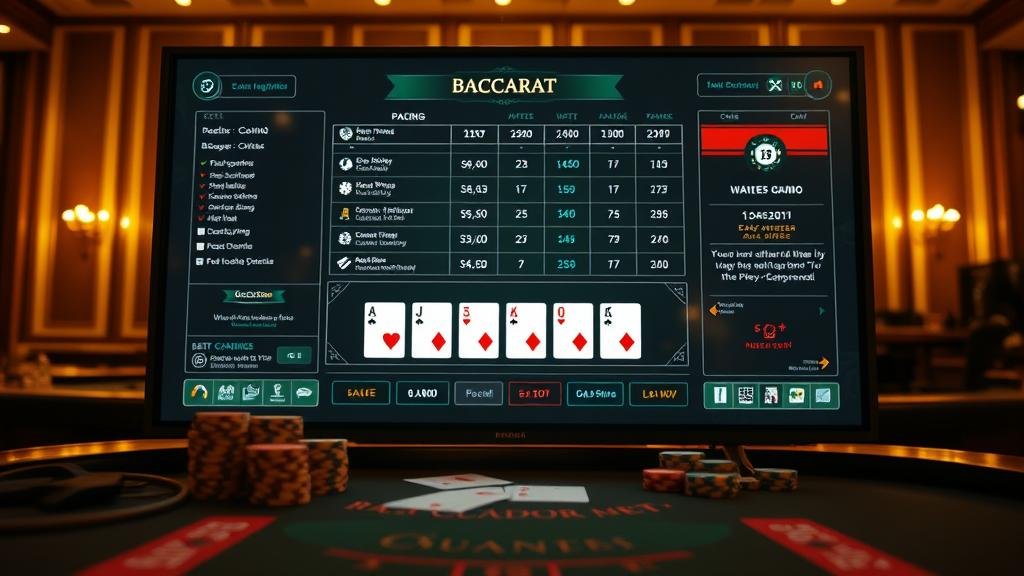This screenshot has width=1024, height=576.
Task: Select the casino chip emblem on red banner
Action: pos(765,153)
